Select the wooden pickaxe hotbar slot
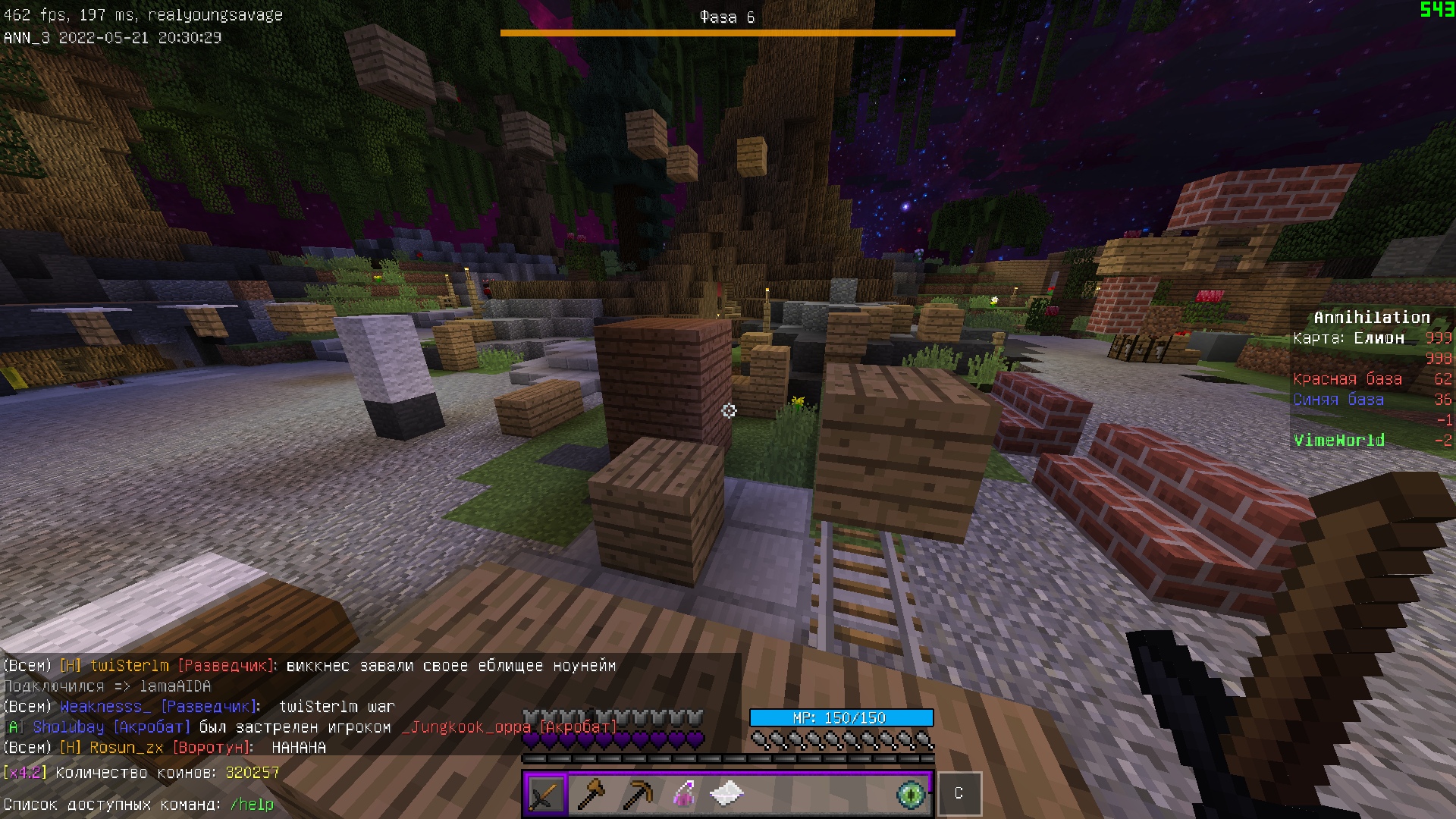 coord(637,794)
